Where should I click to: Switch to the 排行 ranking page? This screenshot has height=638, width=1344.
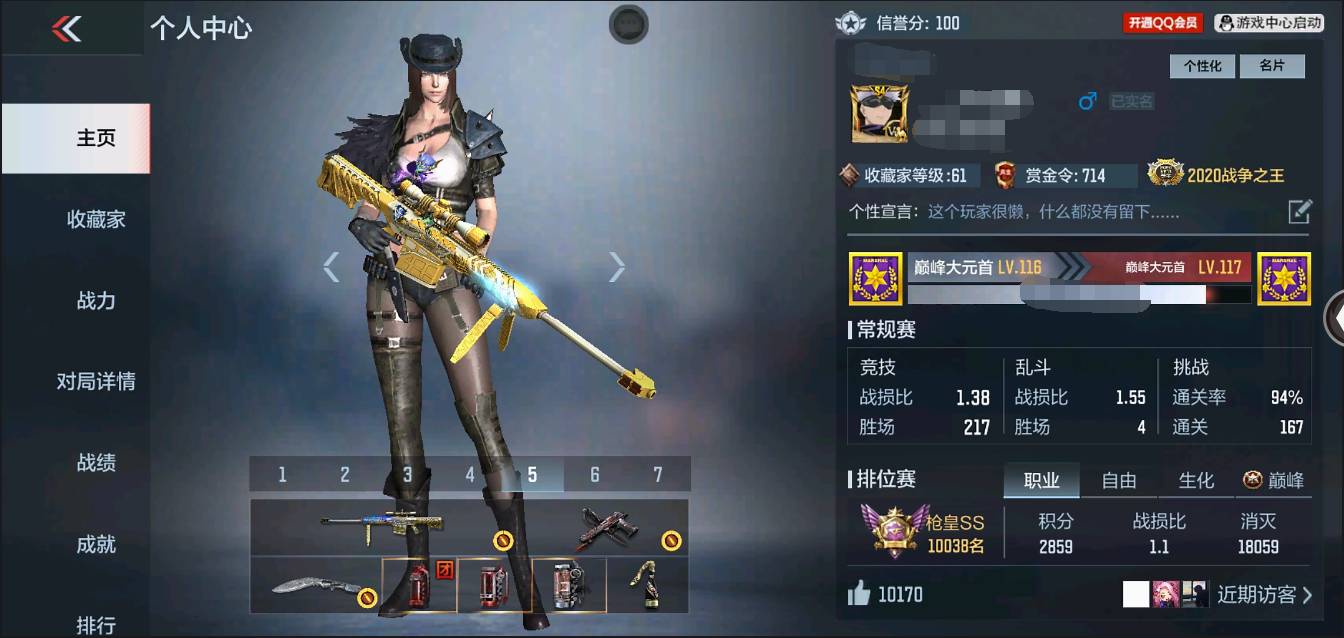(x=96, y=624)
